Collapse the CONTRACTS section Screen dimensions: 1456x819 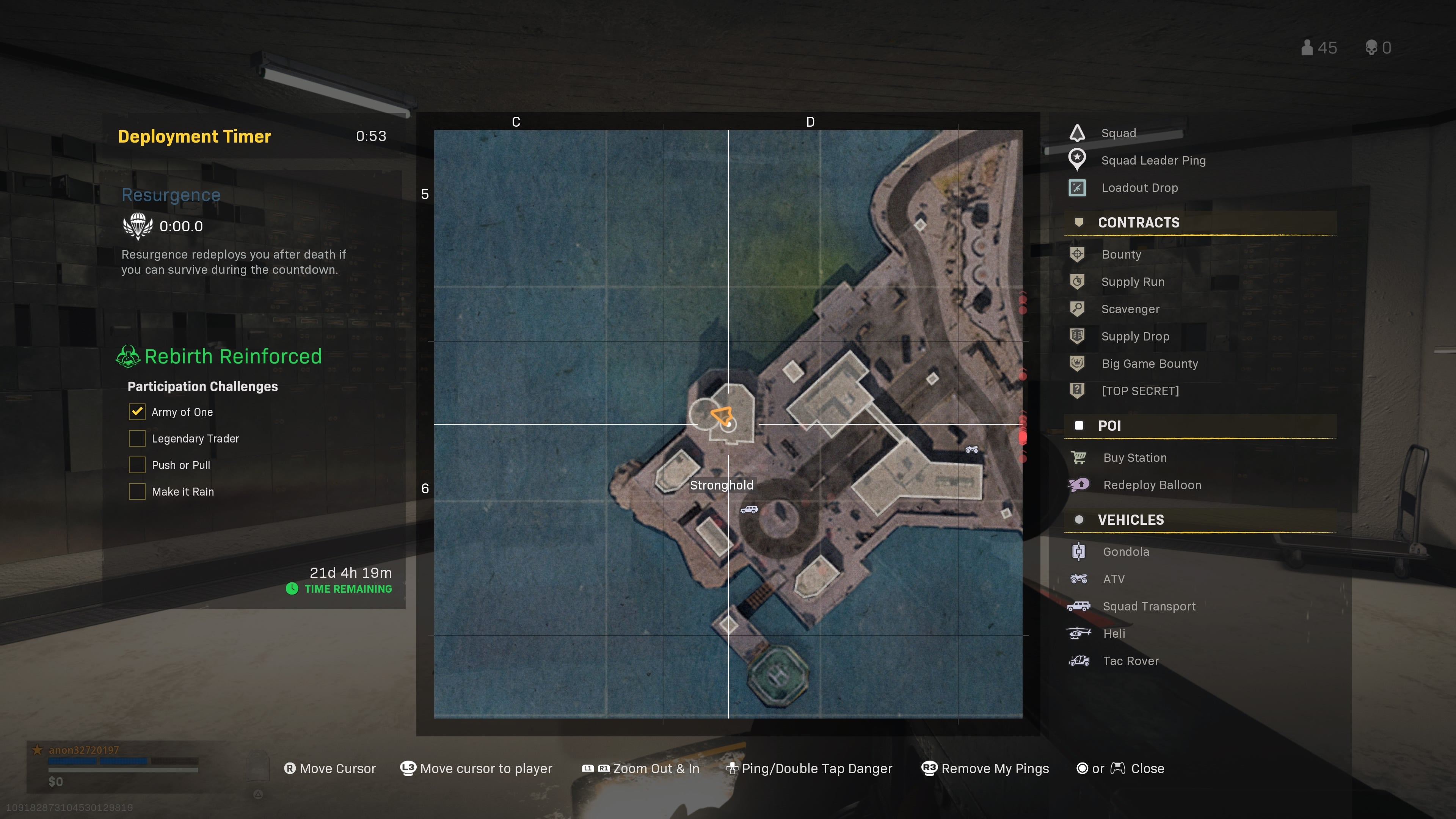(1138, 222)
